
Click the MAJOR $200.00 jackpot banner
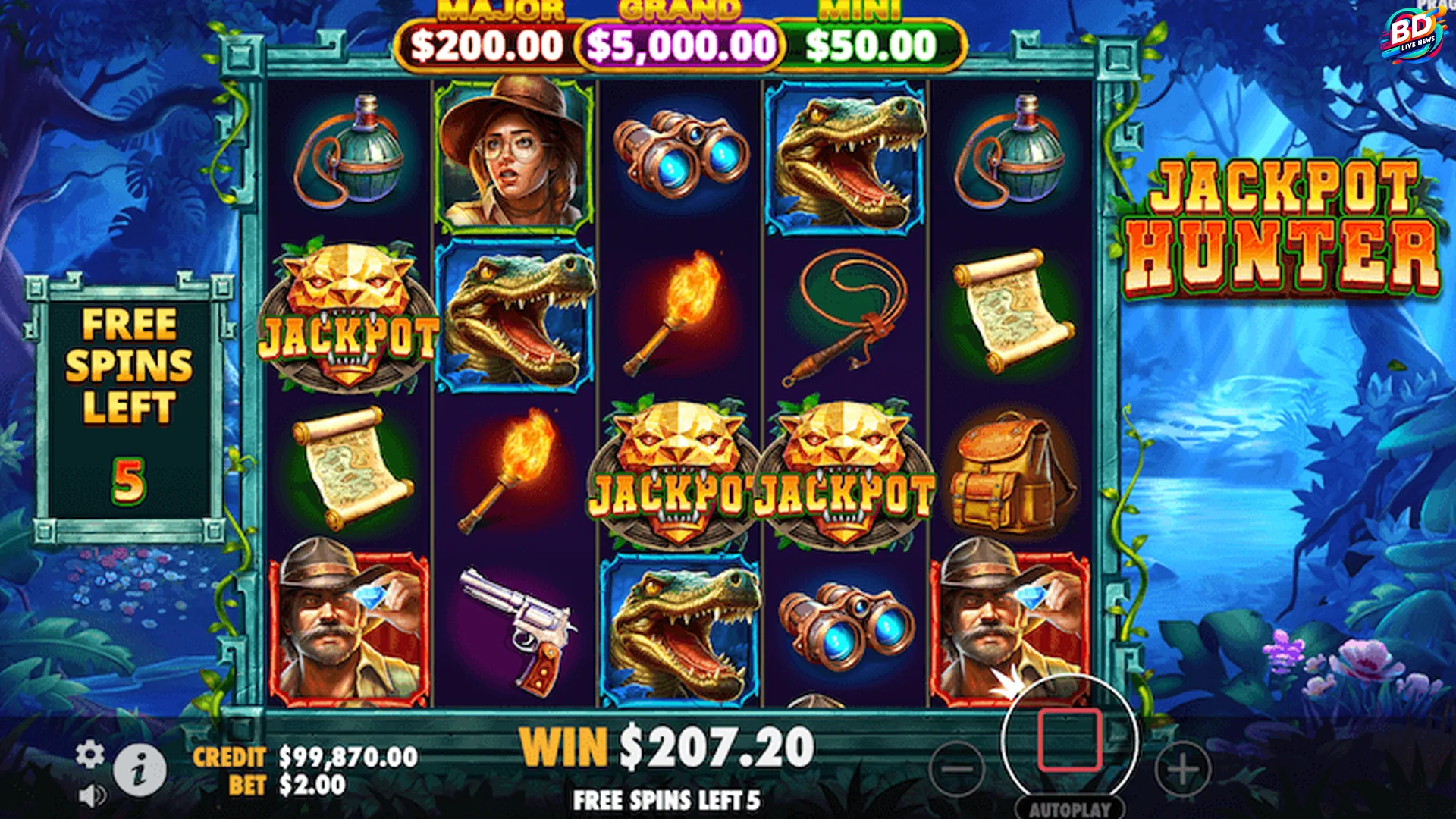click(485, 44)
